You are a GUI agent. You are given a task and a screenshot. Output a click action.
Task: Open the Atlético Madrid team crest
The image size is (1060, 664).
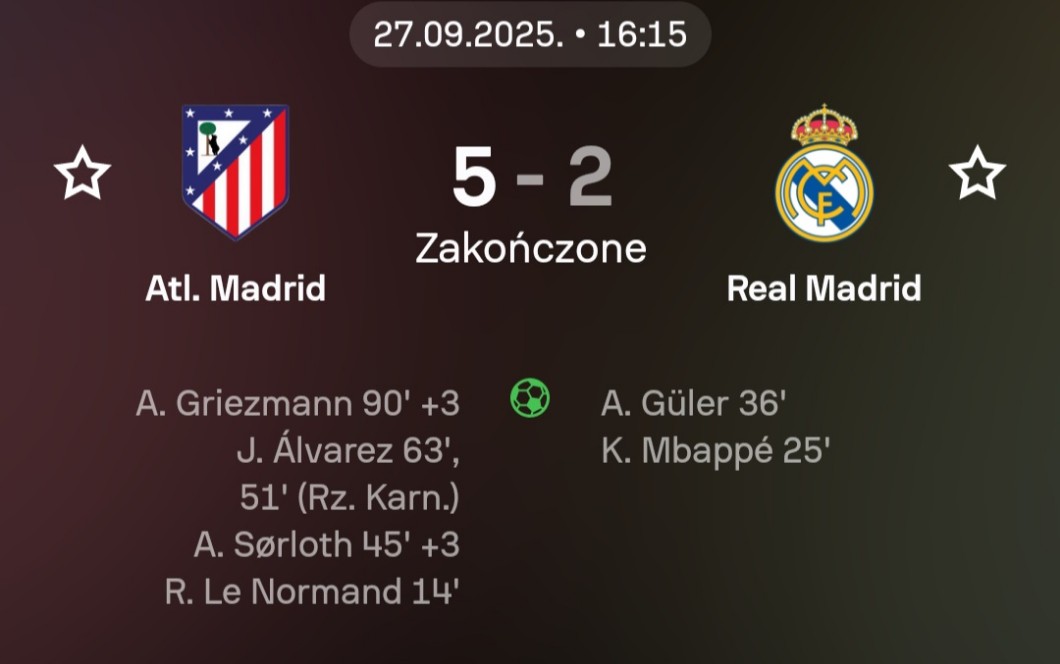coord(235,171)
